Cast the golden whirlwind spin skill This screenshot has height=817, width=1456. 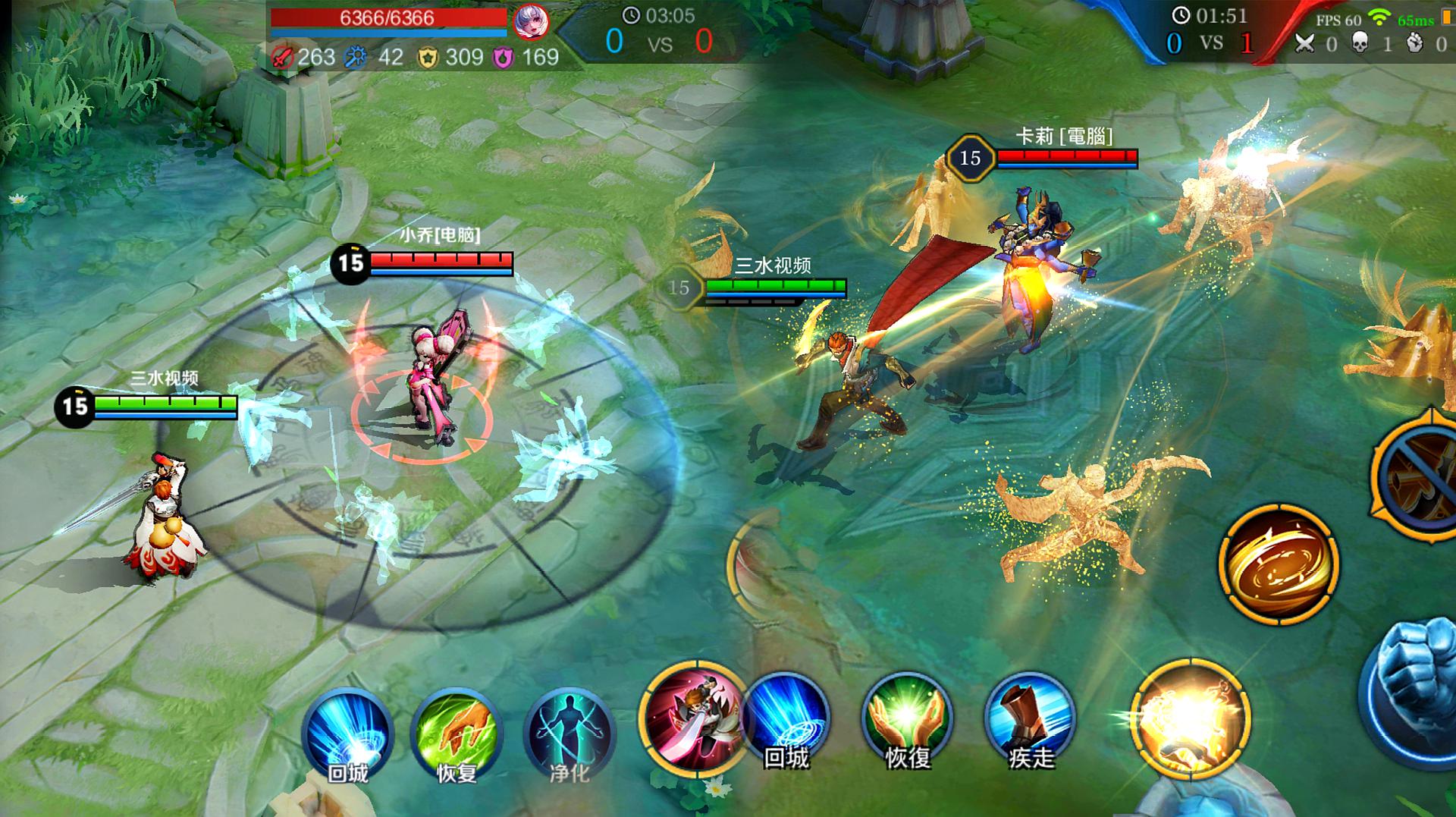[x=1279, y=564]
